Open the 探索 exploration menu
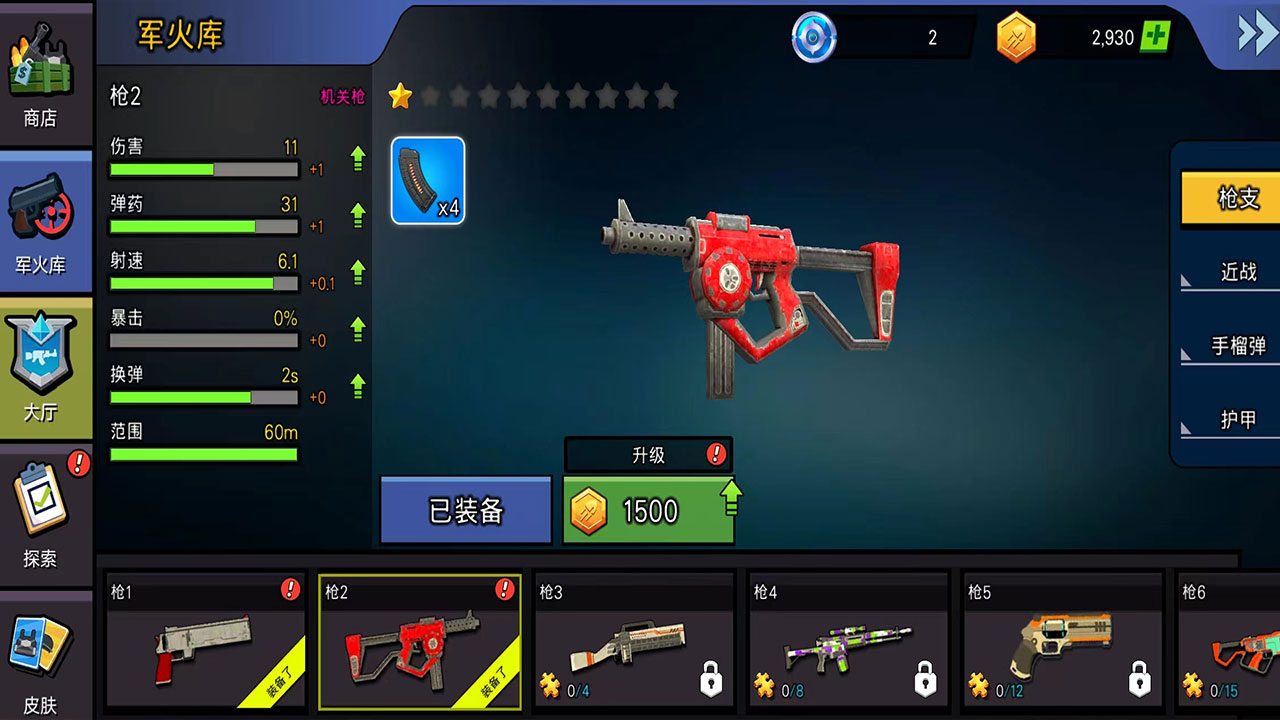This screenshot has height=720, width=1280. [42, 515]
